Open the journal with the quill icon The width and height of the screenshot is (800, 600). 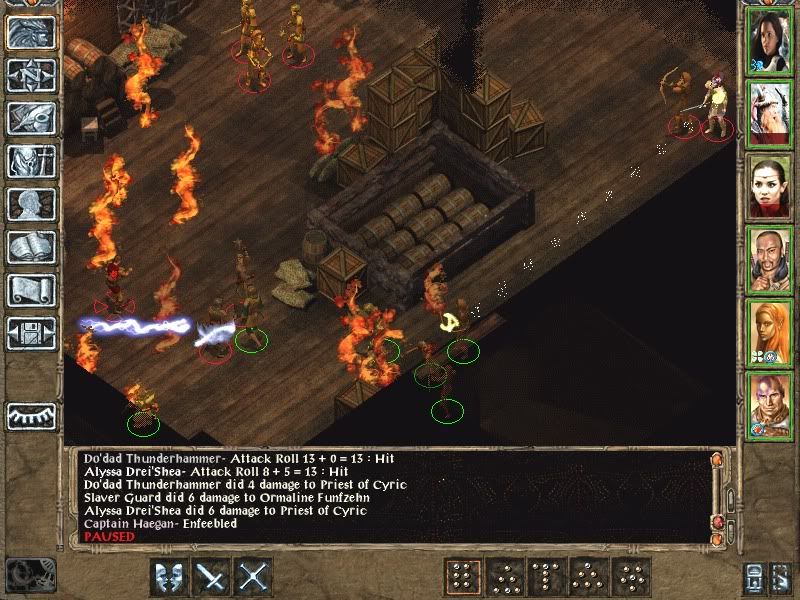tap(31, 119)
